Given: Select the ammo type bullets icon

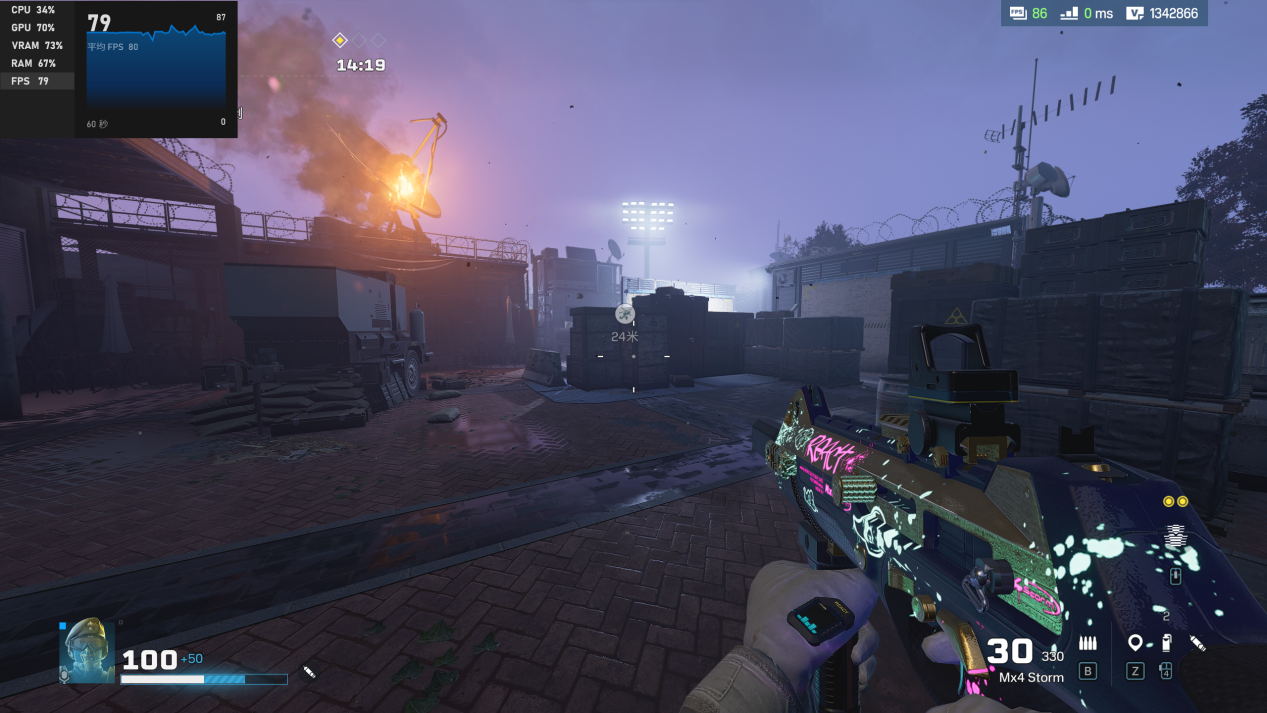Looking at the screenshot, I should click(x=1087, y=643).
